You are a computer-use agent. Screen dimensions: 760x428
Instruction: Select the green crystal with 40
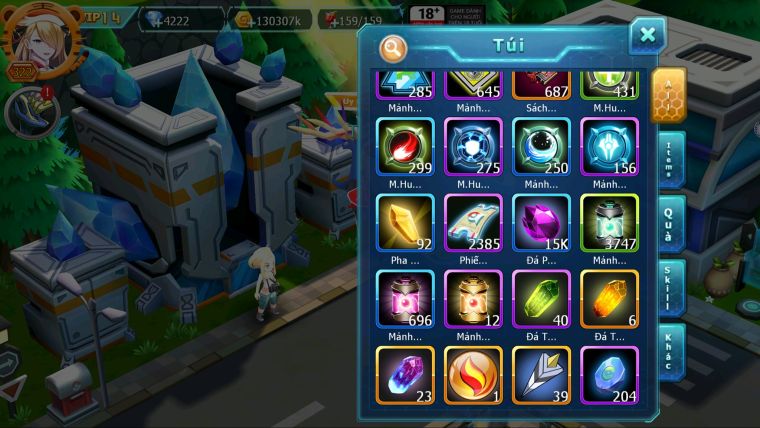[x=541, y=298]
